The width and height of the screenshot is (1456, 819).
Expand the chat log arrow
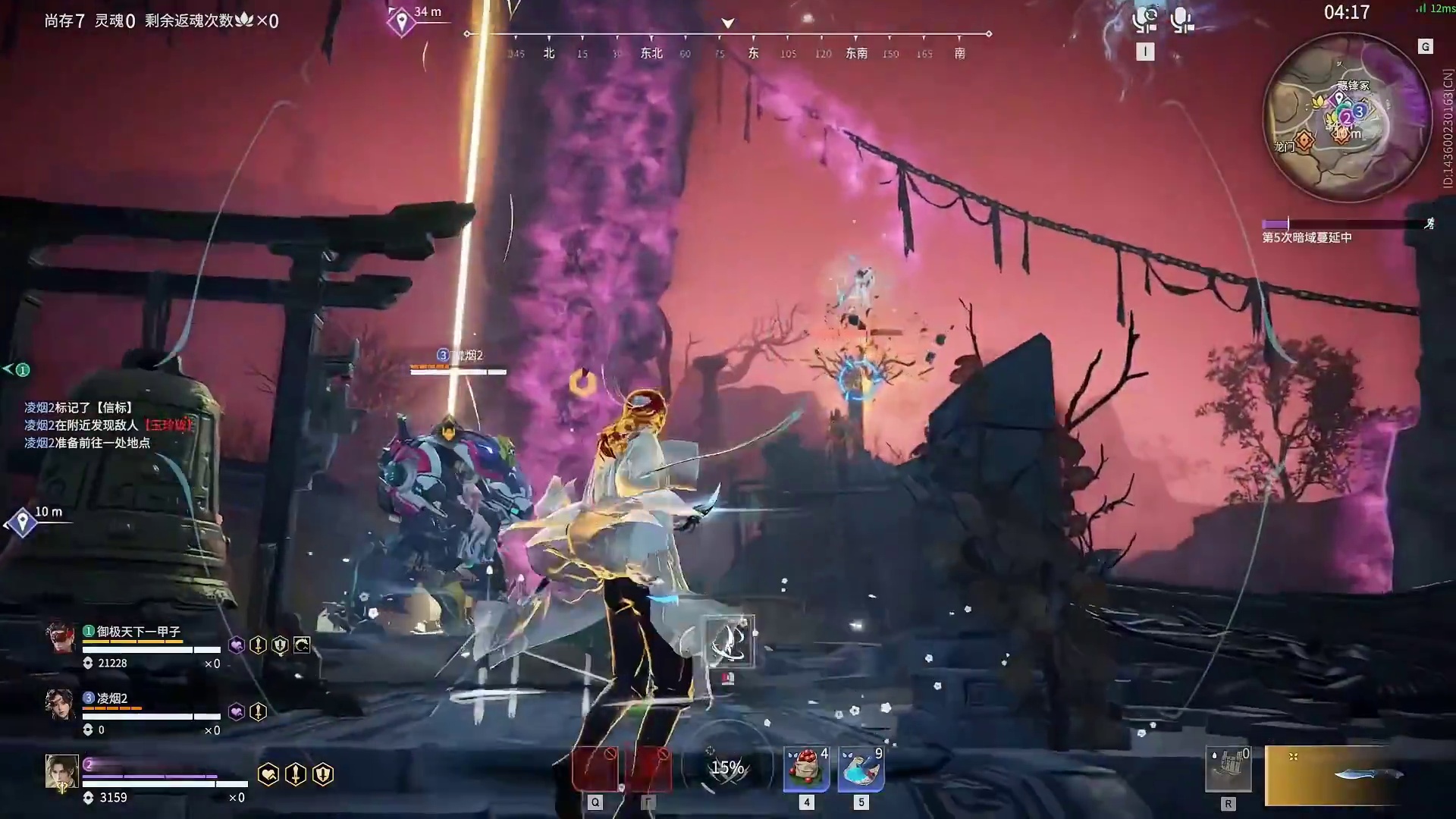pos(9,369)
